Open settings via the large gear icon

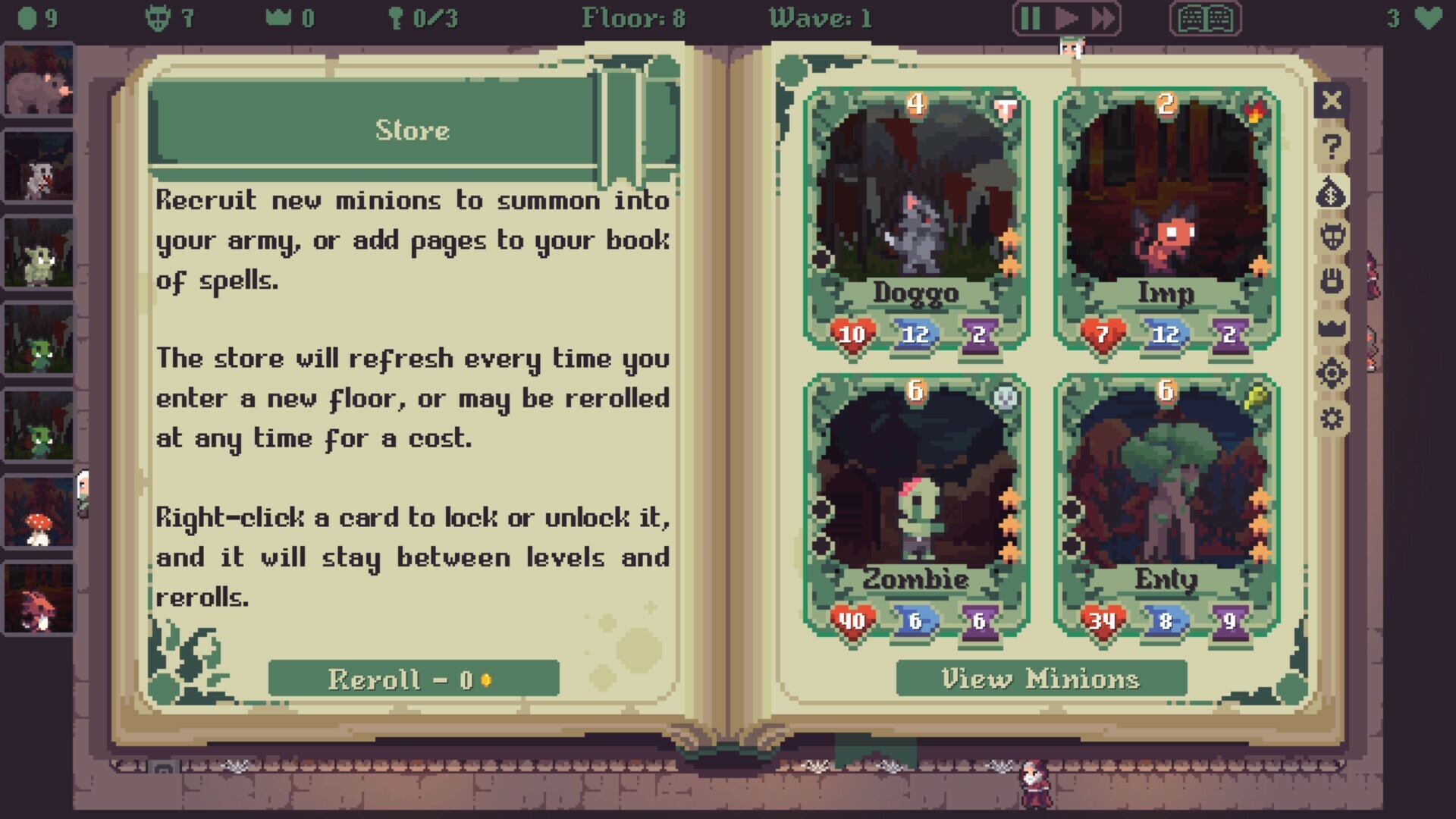(1332, 373)
